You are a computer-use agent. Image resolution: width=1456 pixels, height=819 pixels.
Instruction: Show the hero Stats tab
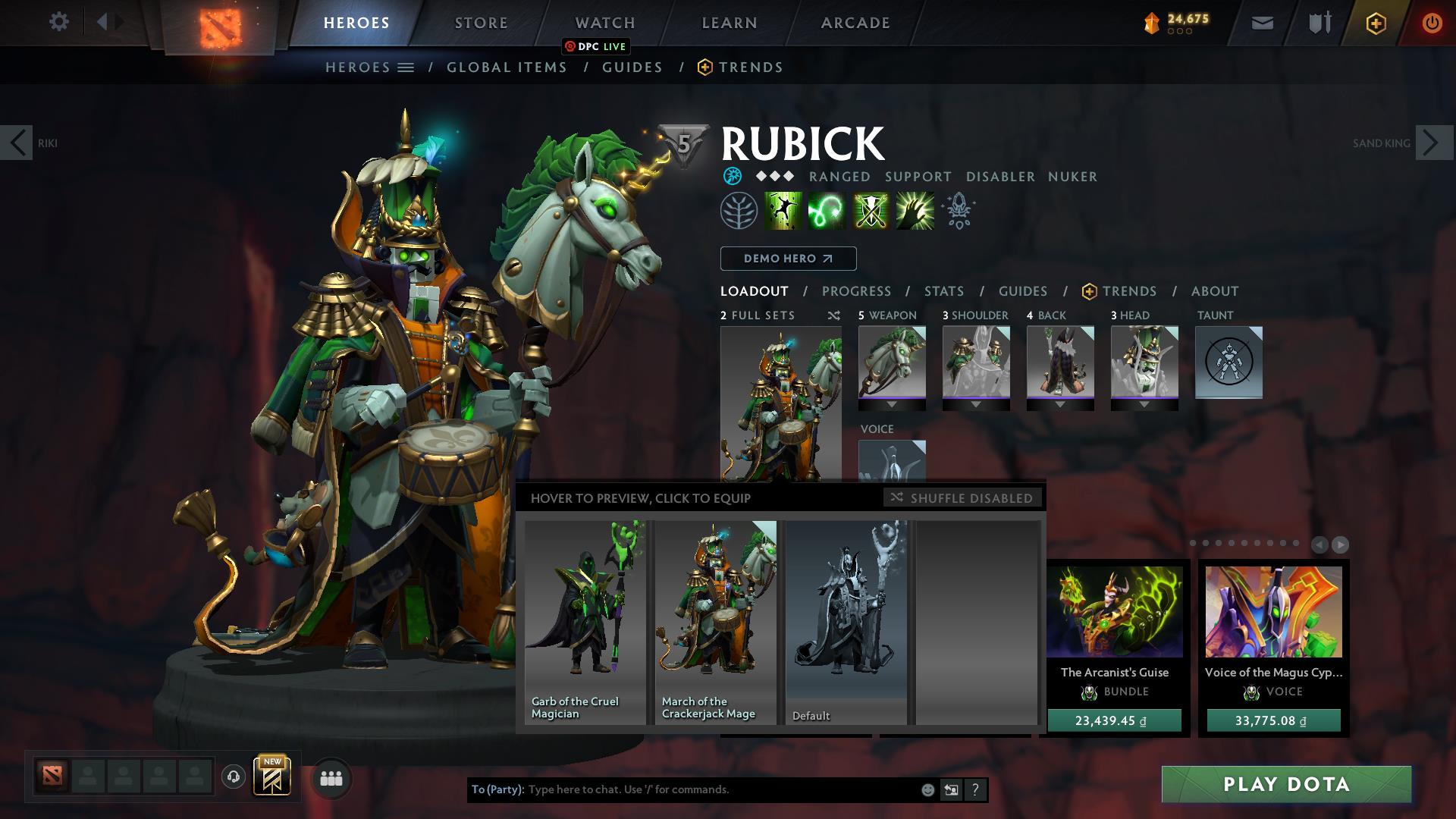[x=944, y=291]
